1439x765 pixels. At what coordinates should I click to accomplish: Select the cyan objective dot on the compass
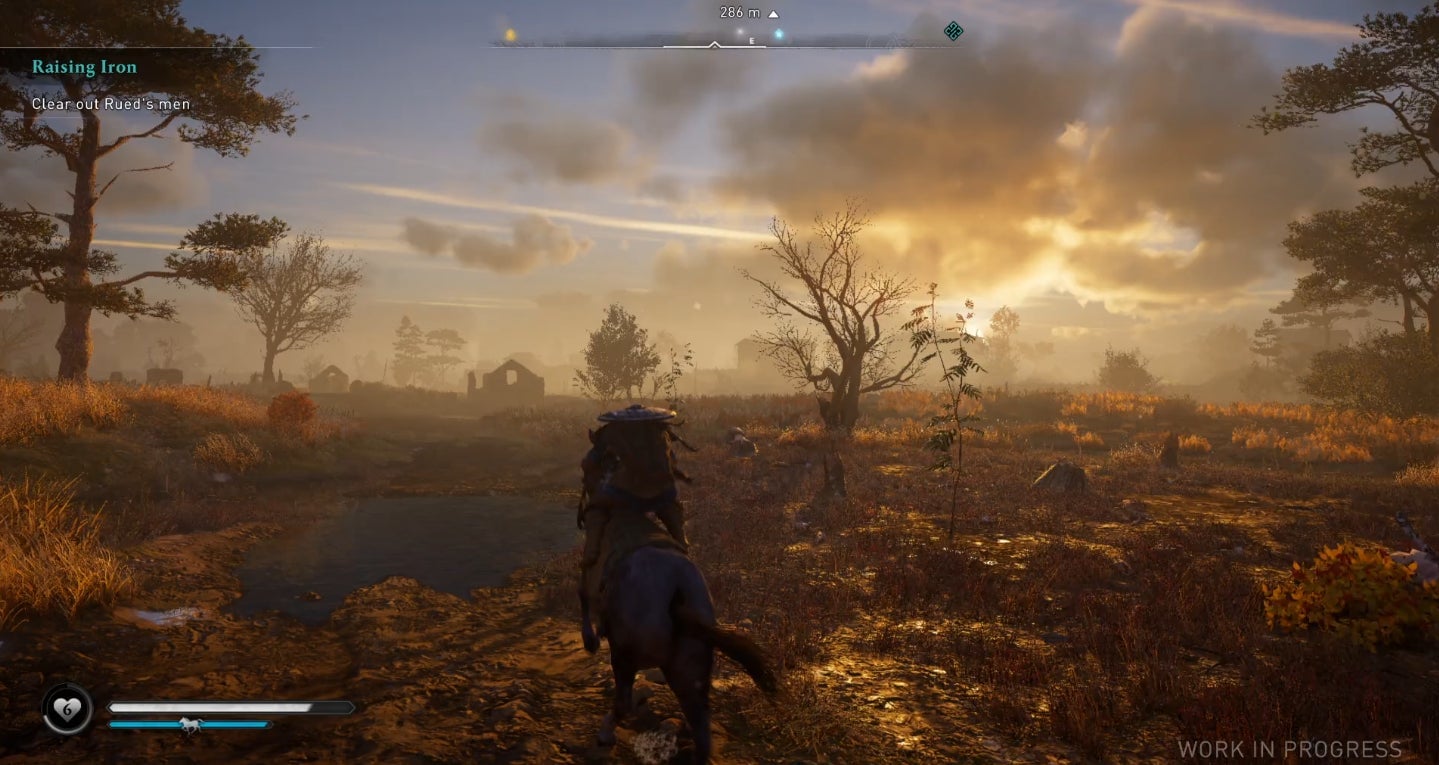(779, 32)
